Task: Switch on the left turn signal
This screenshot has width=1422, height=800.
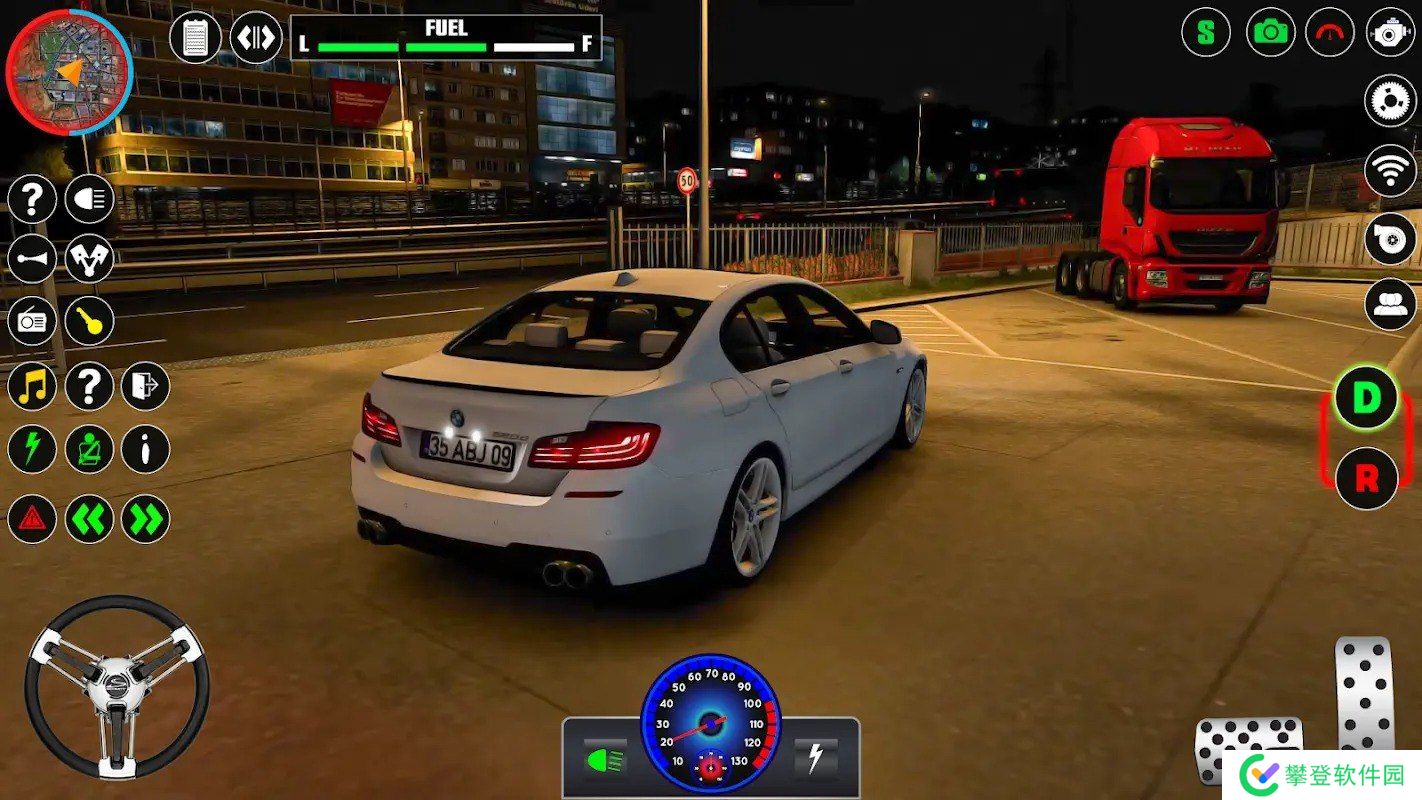Action: [89, 519]
